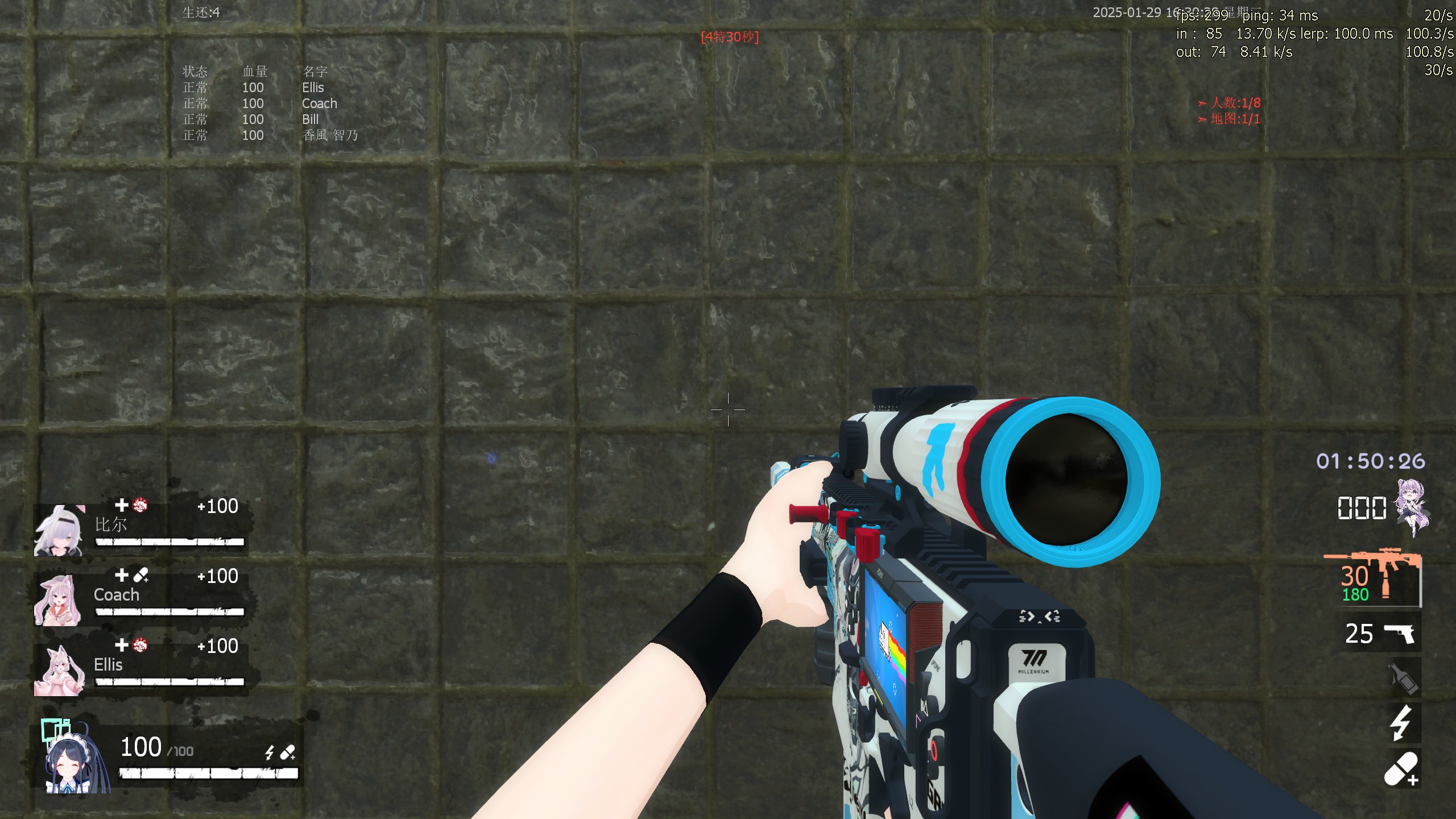Select the pain pills item slot
The width and height of the screenshot is (1456, 819).
[x=1401, y=769]
